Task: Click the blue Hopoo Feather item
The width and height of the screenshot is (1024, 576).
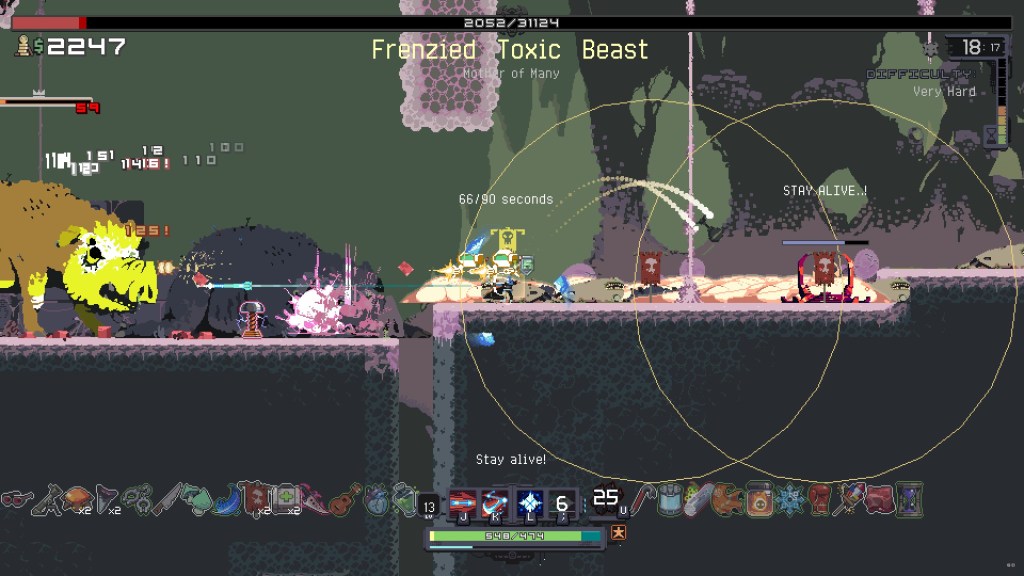Action: (x=228, y=498)
